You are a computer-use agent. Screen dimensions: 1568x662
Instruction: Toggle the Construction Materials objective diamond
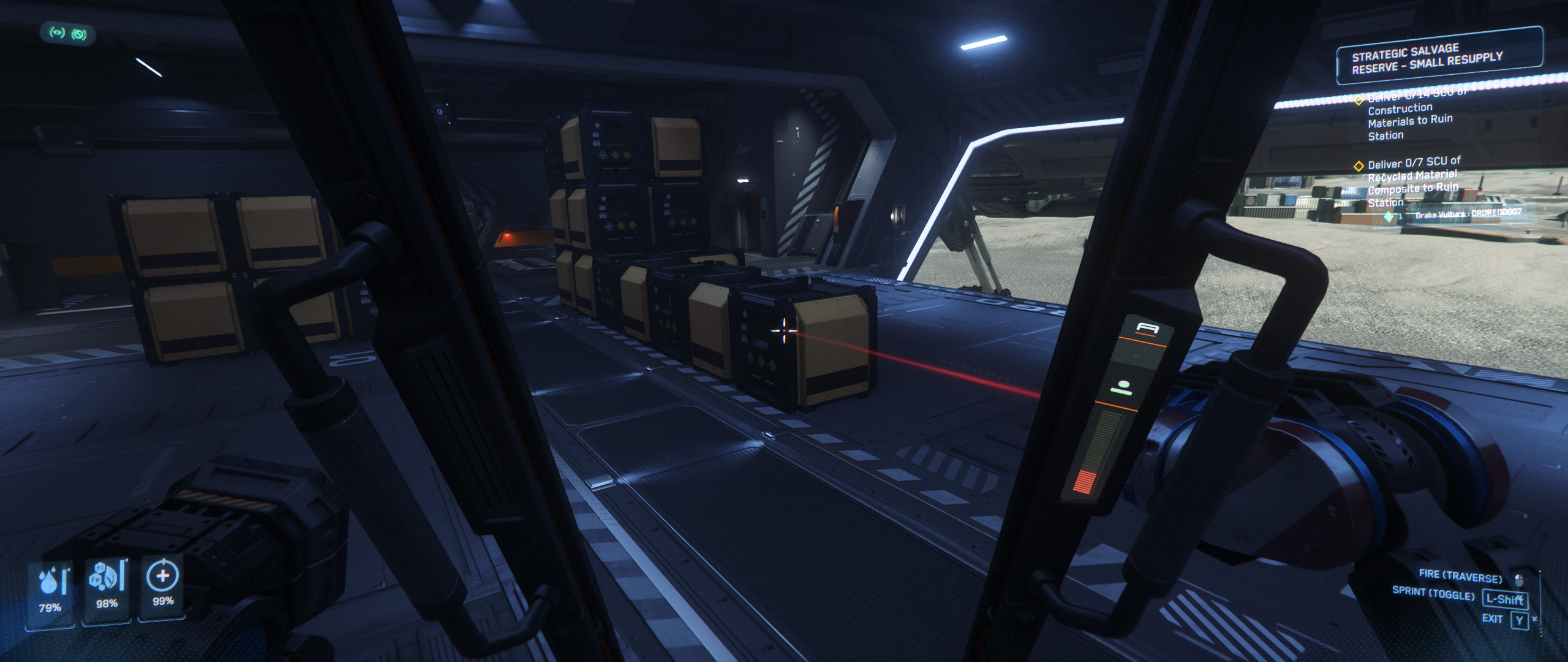(x=1360, y=100)
